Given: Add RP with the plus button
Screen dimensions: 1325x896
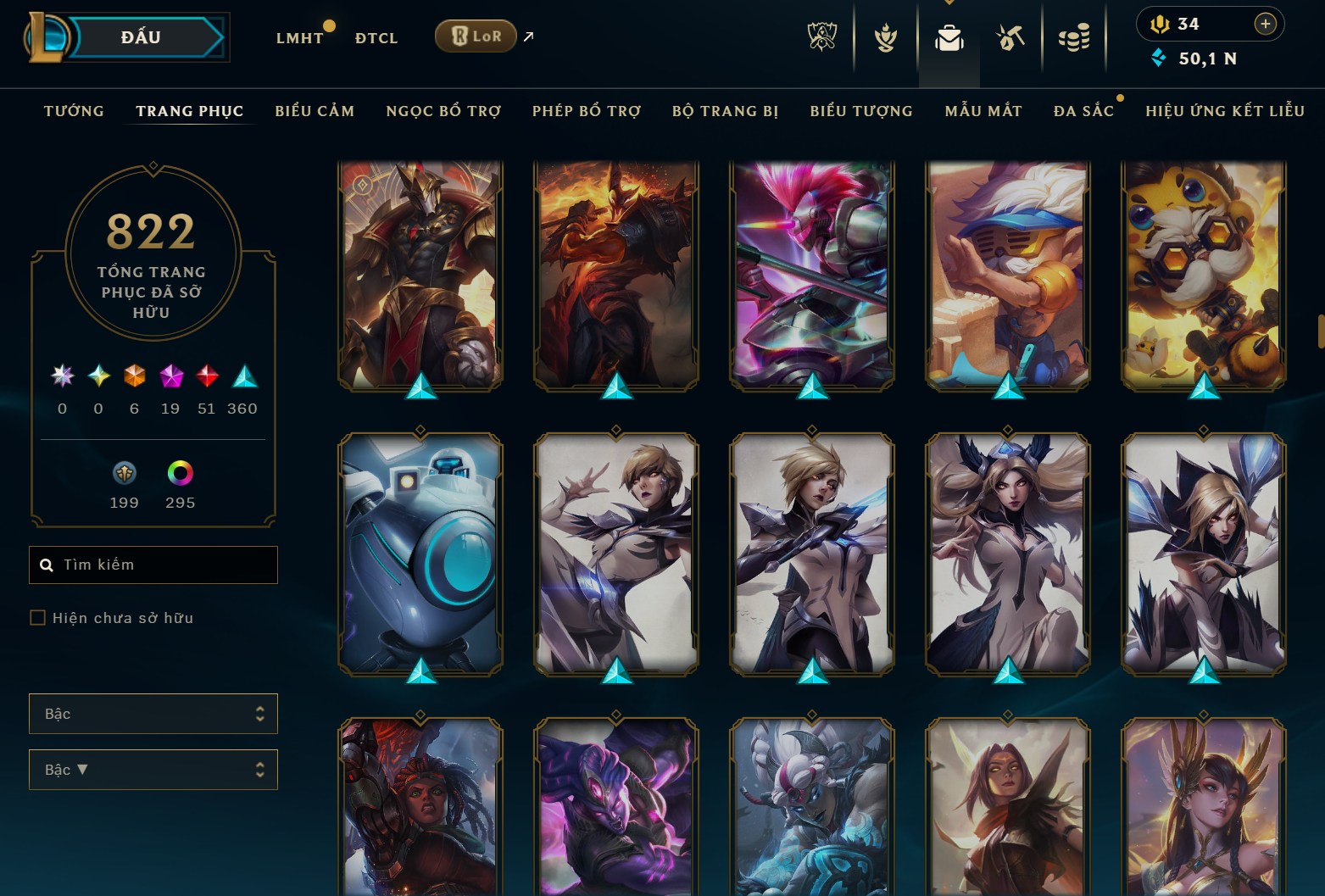Looking at the screenshot, I should (x=1265, y=24).
